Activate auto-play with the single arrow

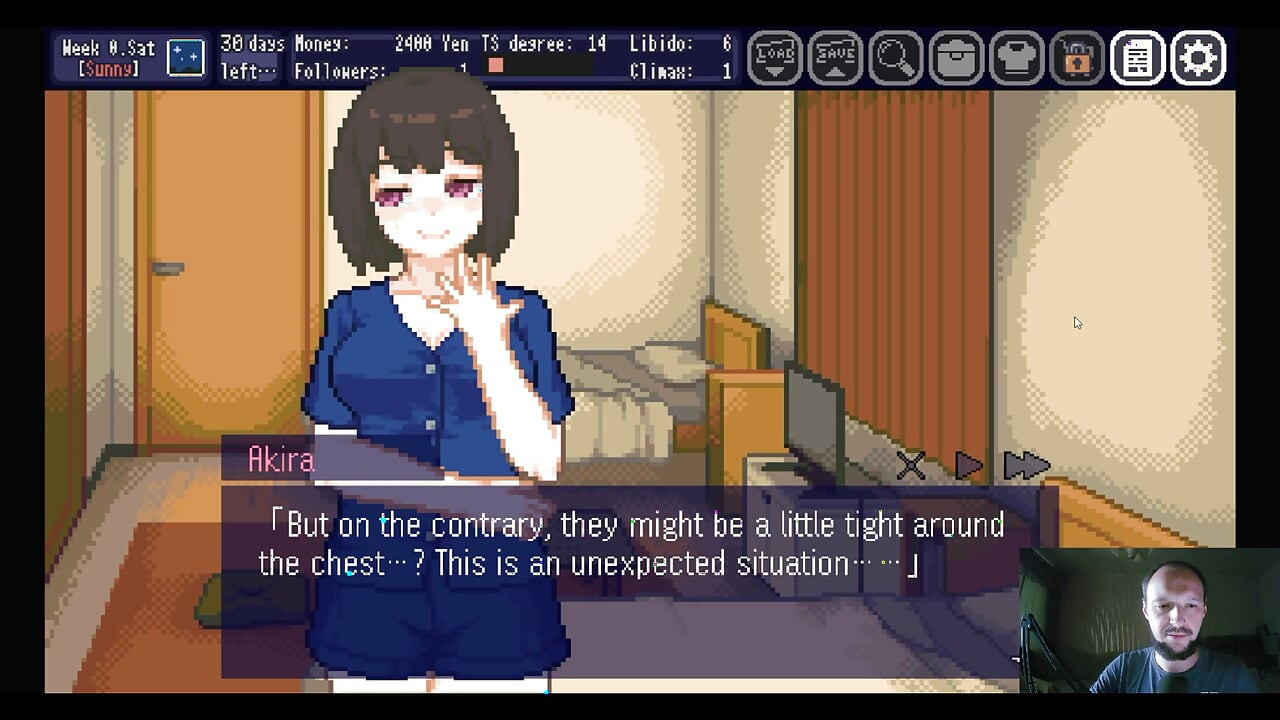point(968,465)
